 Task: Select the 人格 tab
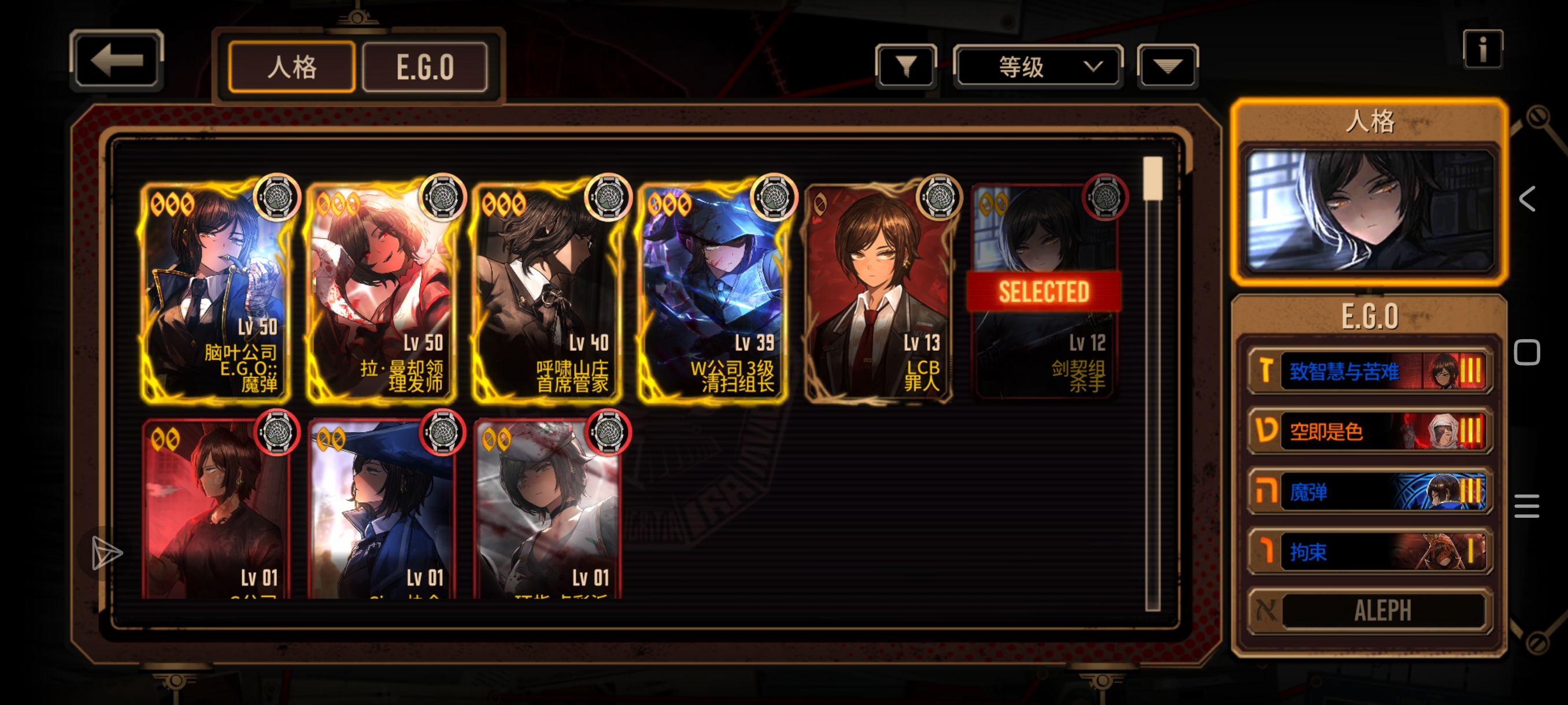tap(291, 67)
